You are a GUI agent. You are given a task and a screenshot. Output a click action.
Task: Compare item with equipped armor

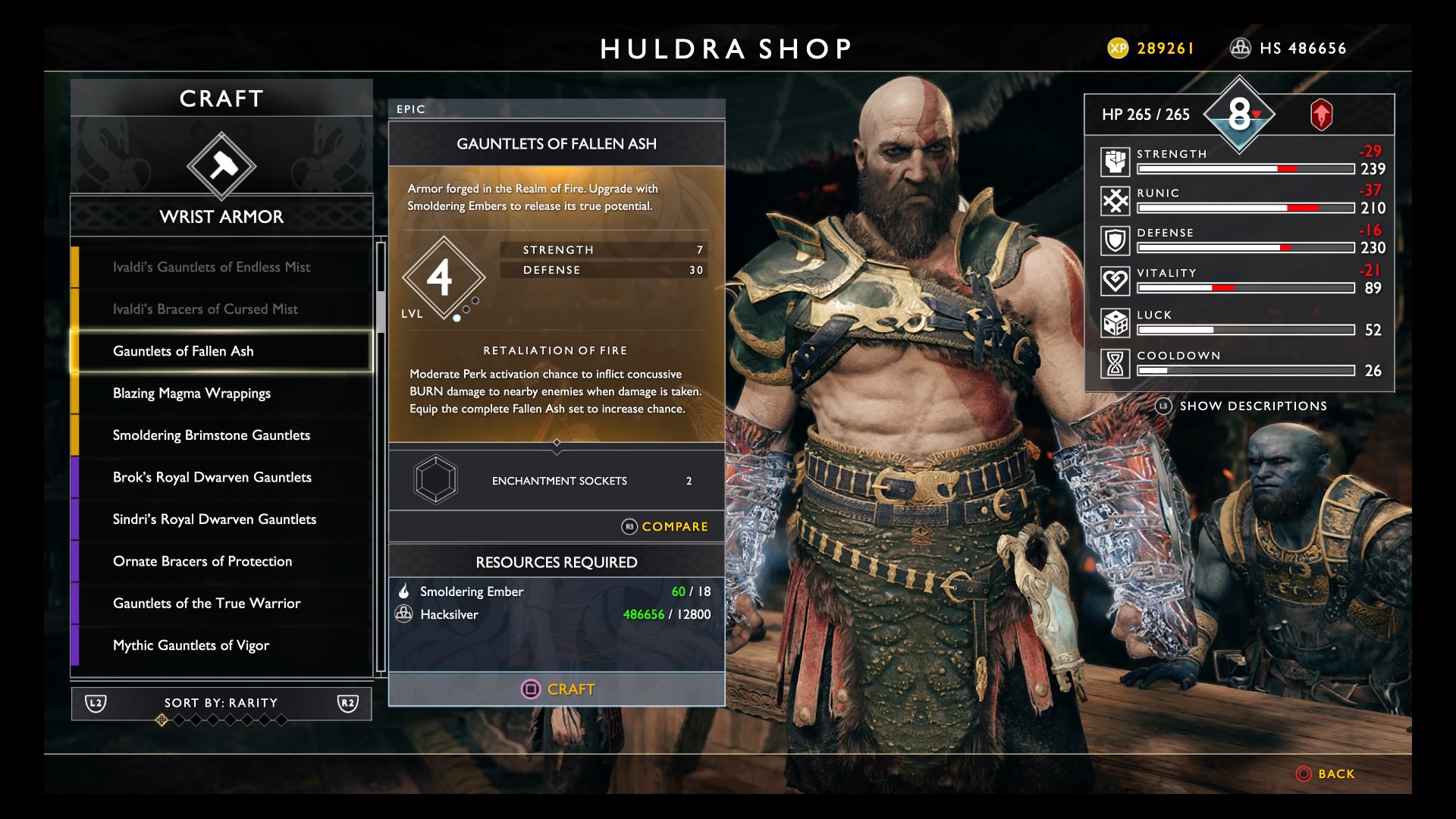[x=665, y=526]
